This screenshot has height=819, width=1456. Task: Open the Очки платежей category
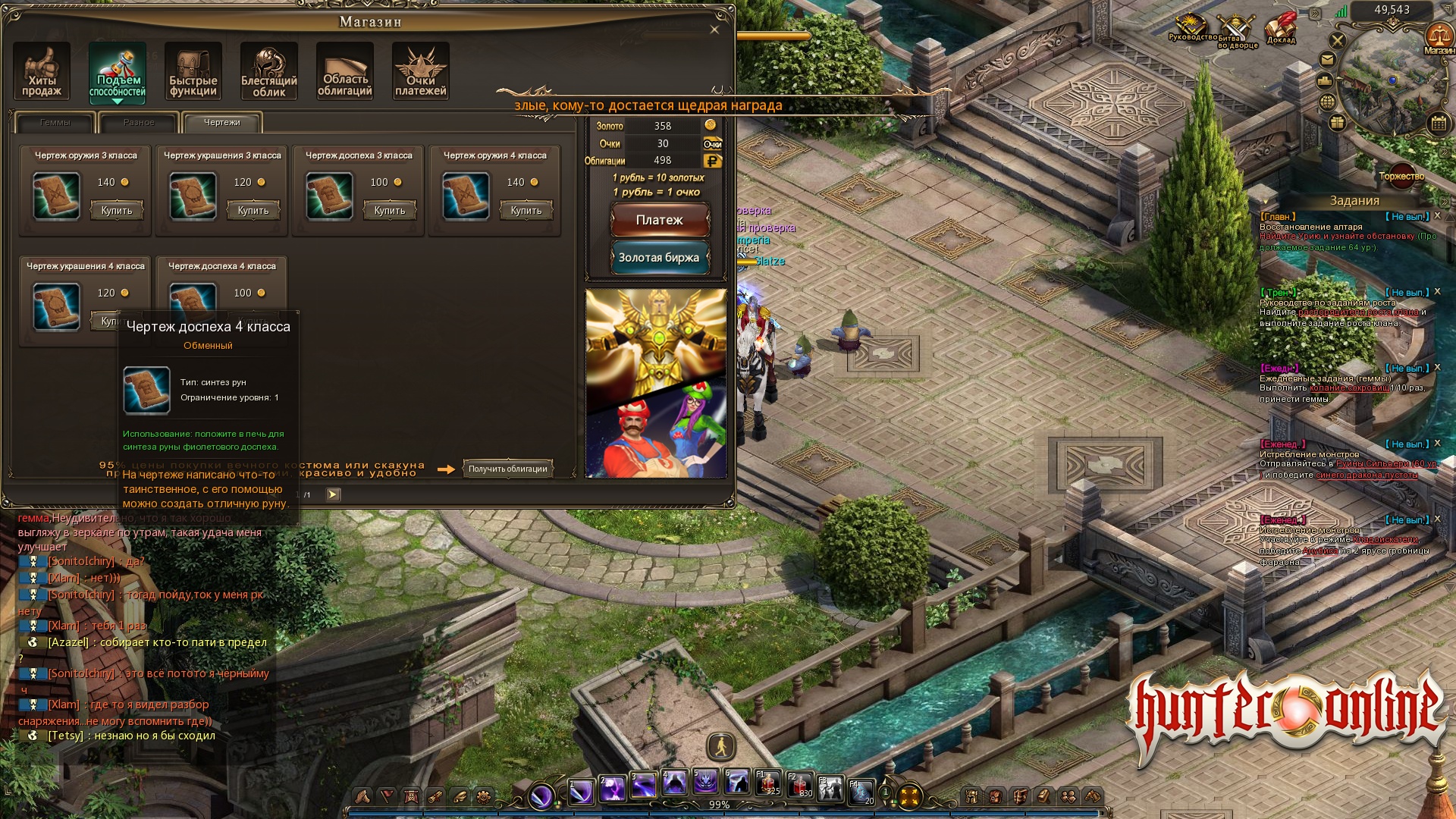click(421, 71)
